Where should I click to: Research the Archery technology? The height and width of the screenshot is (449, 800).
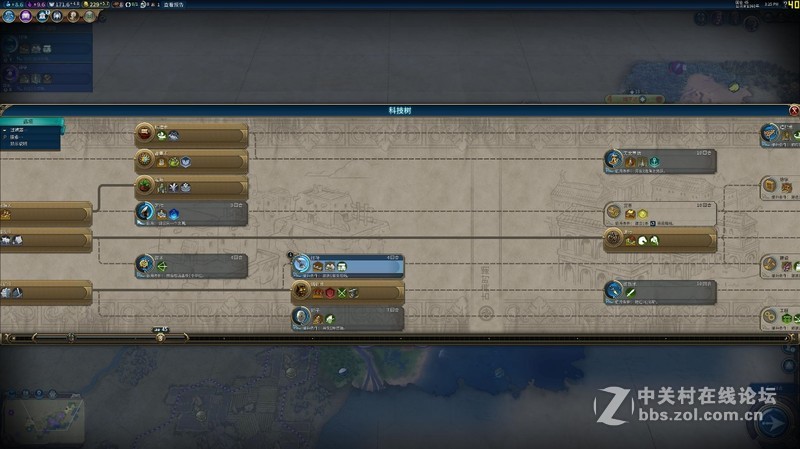click(191, 266)
